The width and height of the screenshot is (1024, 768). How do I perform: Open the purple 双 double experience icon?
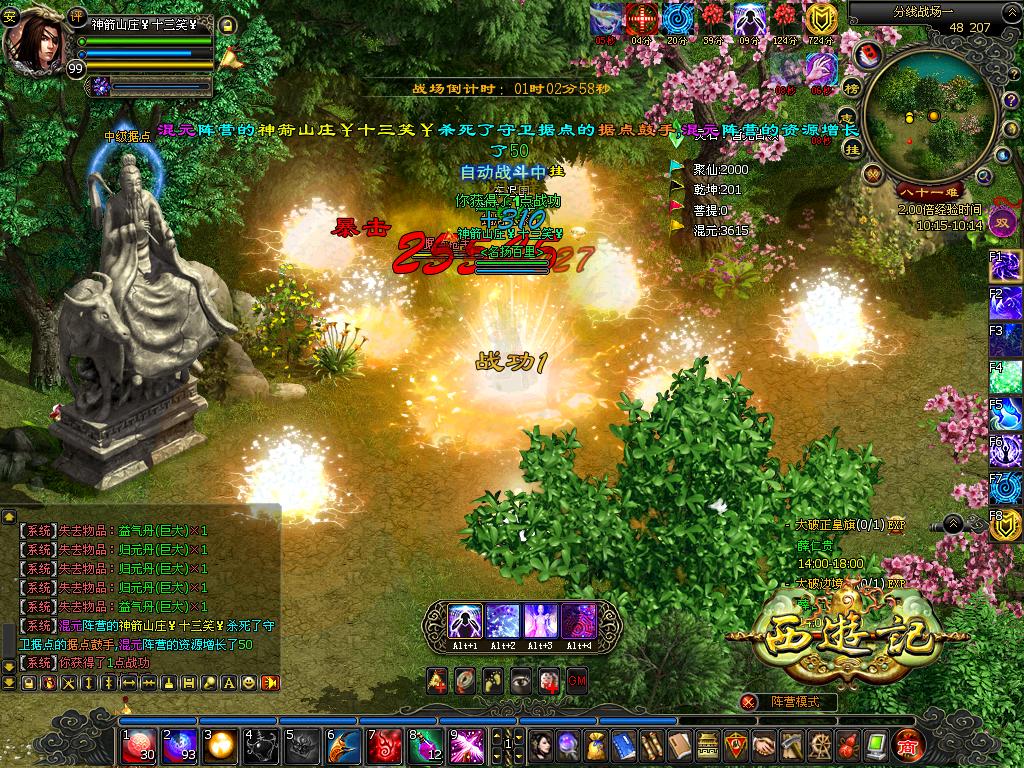click(x=1003, y=221)
